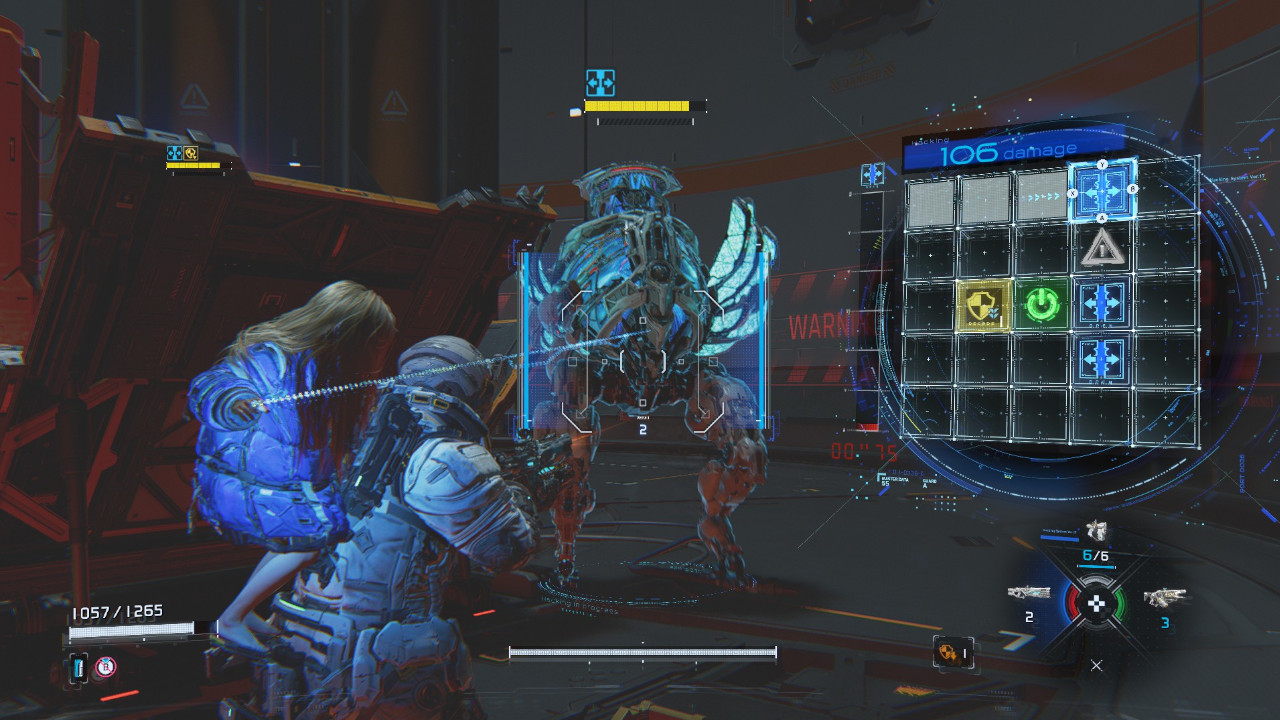This screenshot has height=720, width=1280.
Task: Select the lowest blue arrow tile on grid
Action: click(x=1103, y=356)
